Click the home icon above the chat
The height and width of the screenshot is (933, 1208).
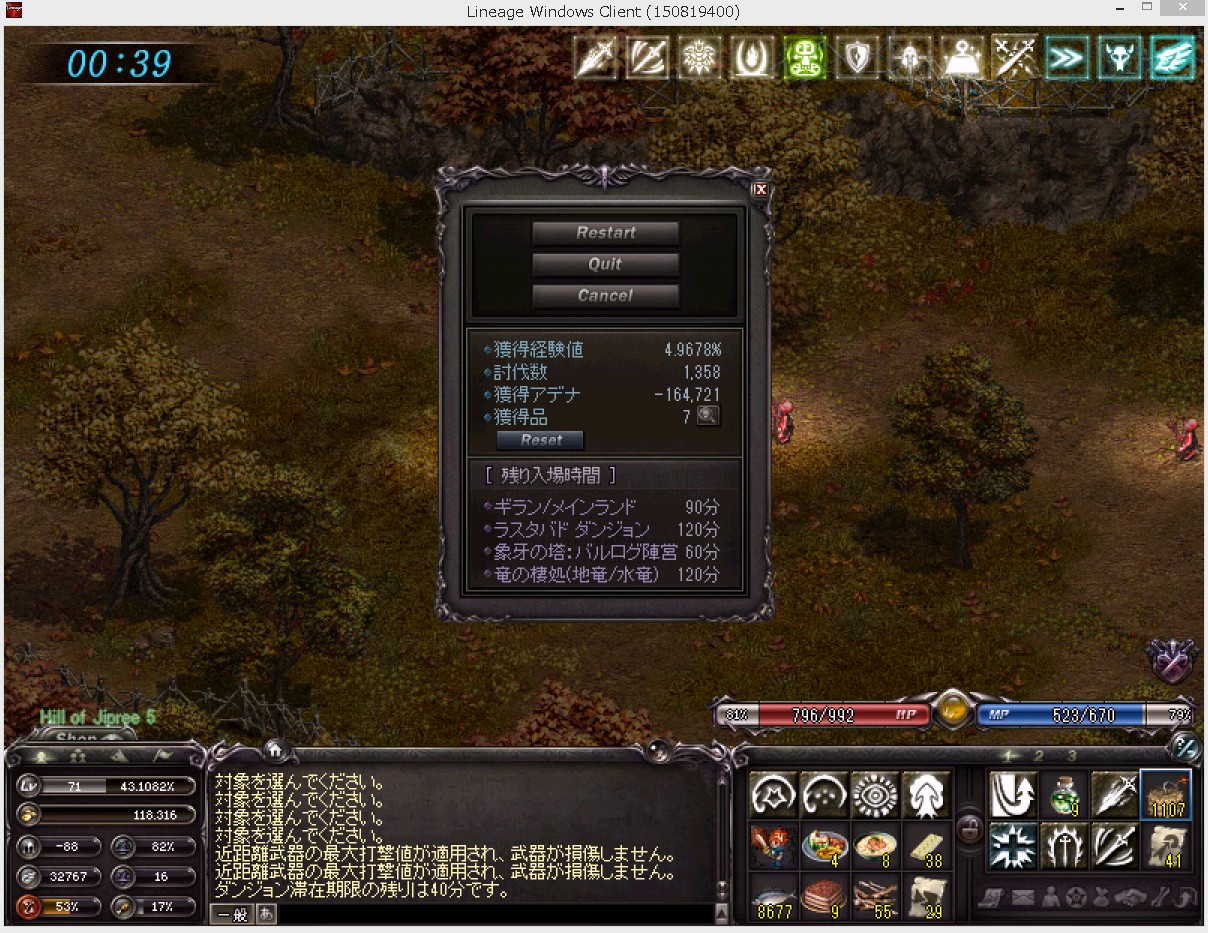coord(275,749)
